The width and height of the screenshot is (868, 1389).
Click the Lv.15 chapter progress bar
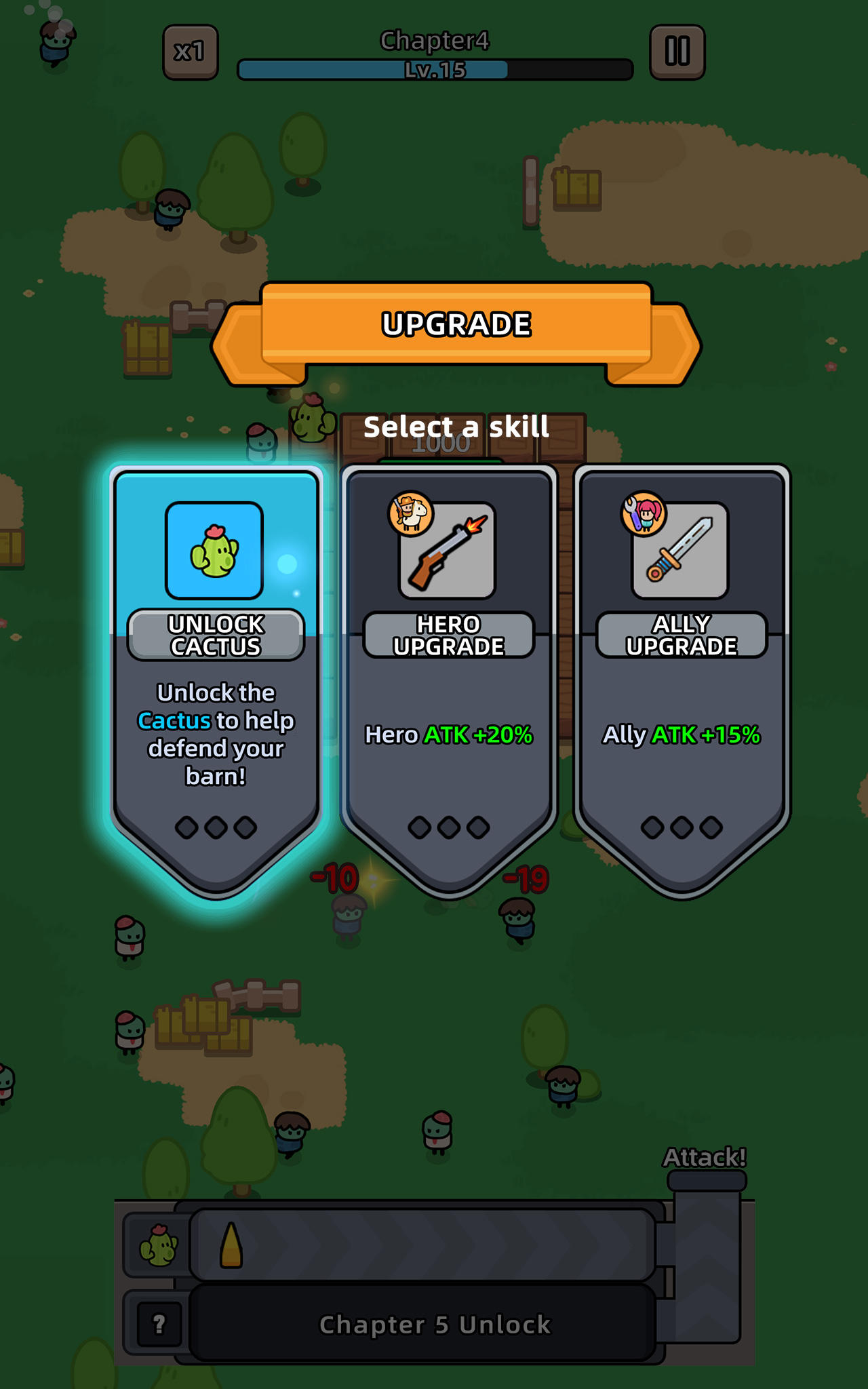pyautogui.click(x=434, y=68)
